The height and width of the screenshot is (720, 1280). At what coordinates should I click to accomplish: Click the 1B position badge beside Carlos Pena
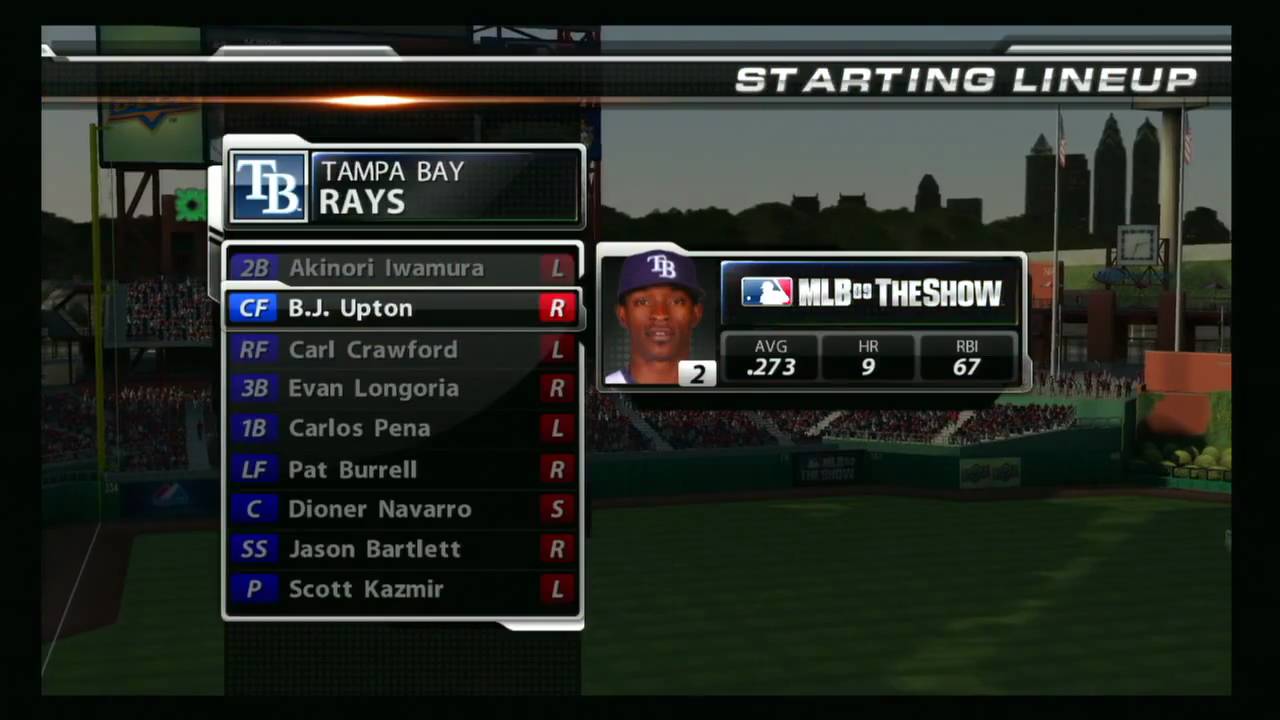pos(254,428)
